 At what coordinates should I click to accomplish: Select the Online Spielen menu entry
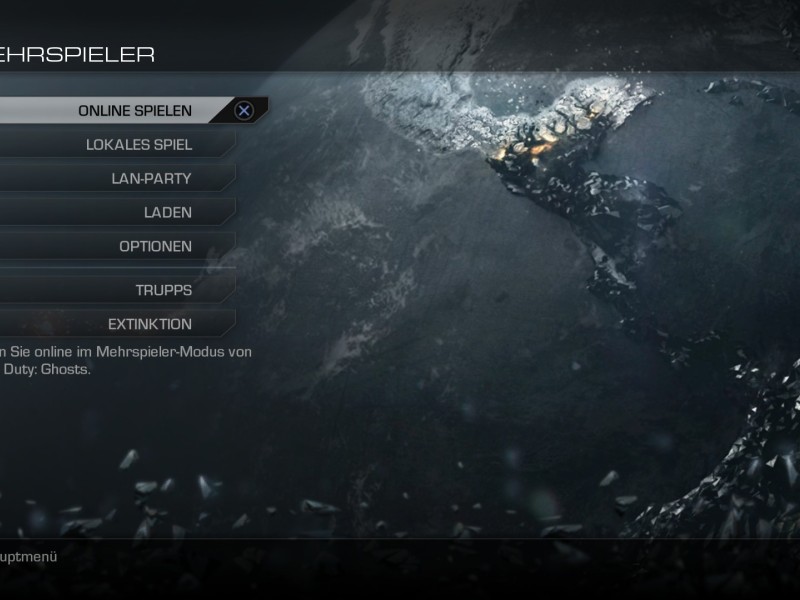click(x=135, y=110)
